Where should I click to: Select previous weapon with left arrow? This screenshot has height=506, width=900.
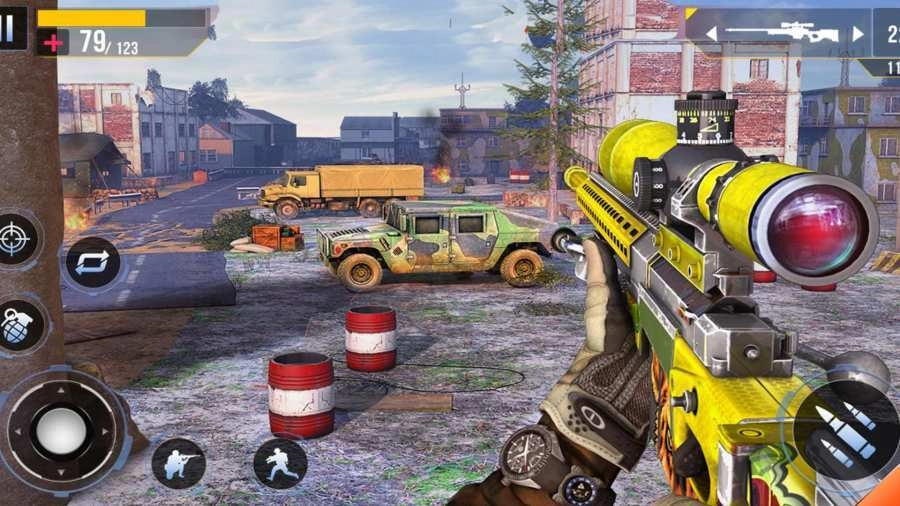[x=712, y=33]
